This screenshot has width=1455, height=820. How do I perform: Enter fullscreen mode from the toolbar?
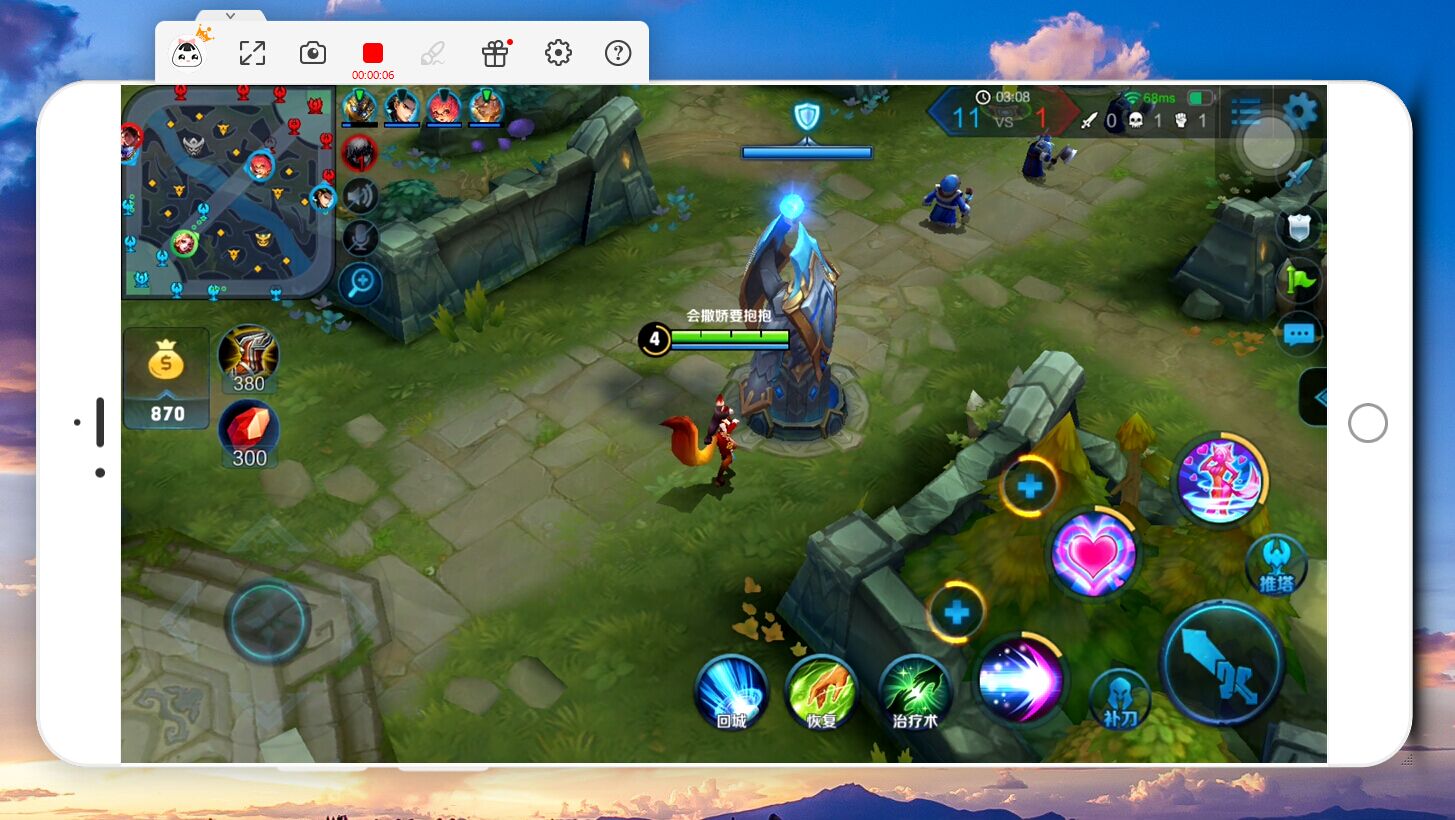252,52
